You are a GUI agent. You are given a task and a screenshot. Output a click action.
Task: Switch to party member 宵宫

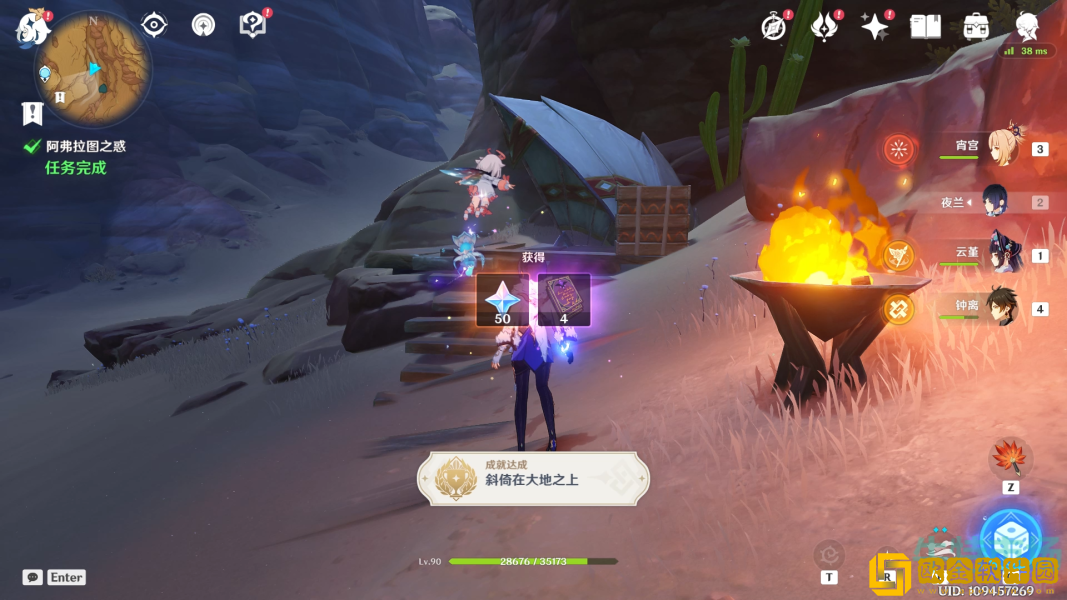[x=1001, y=148]
